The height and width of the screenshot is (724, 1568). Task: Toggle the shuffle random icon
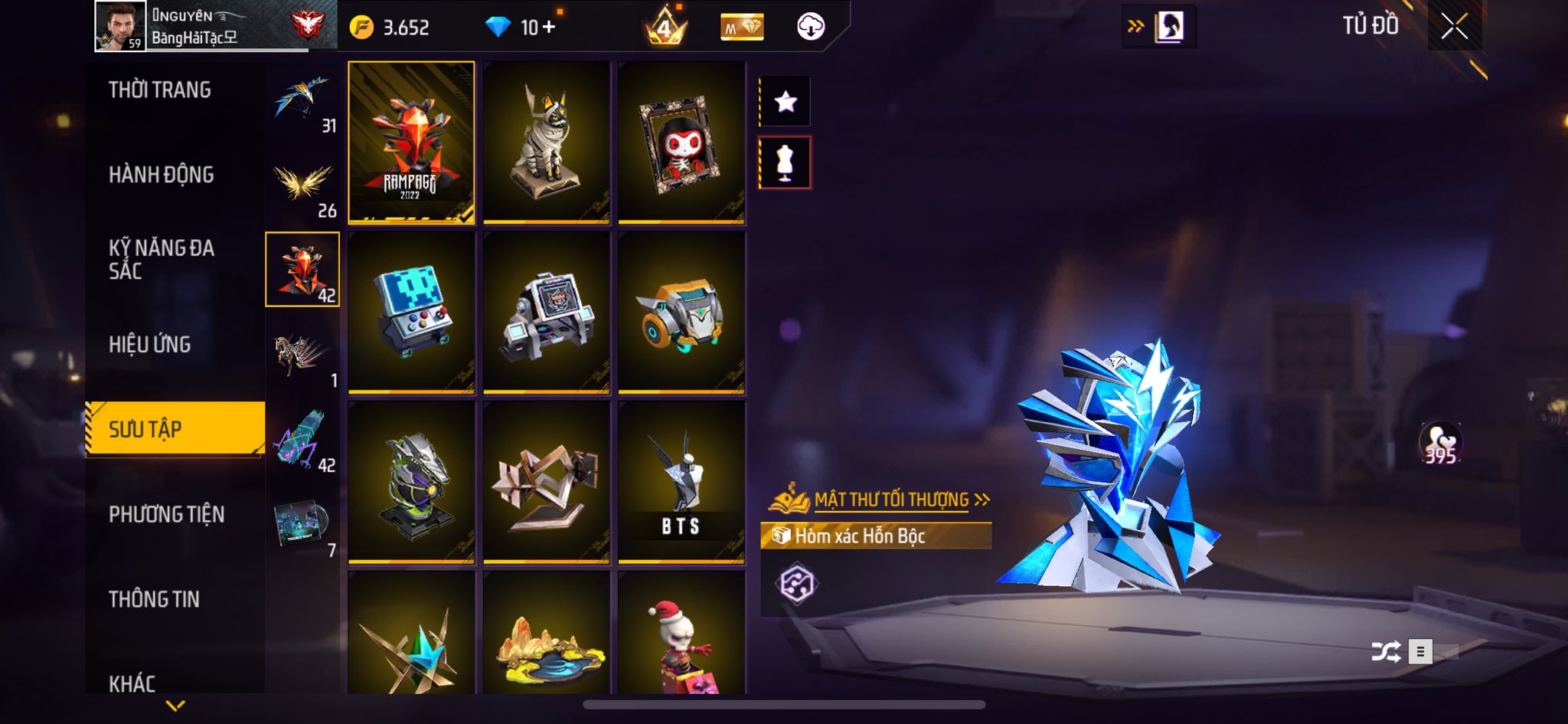coord(1386,651)
